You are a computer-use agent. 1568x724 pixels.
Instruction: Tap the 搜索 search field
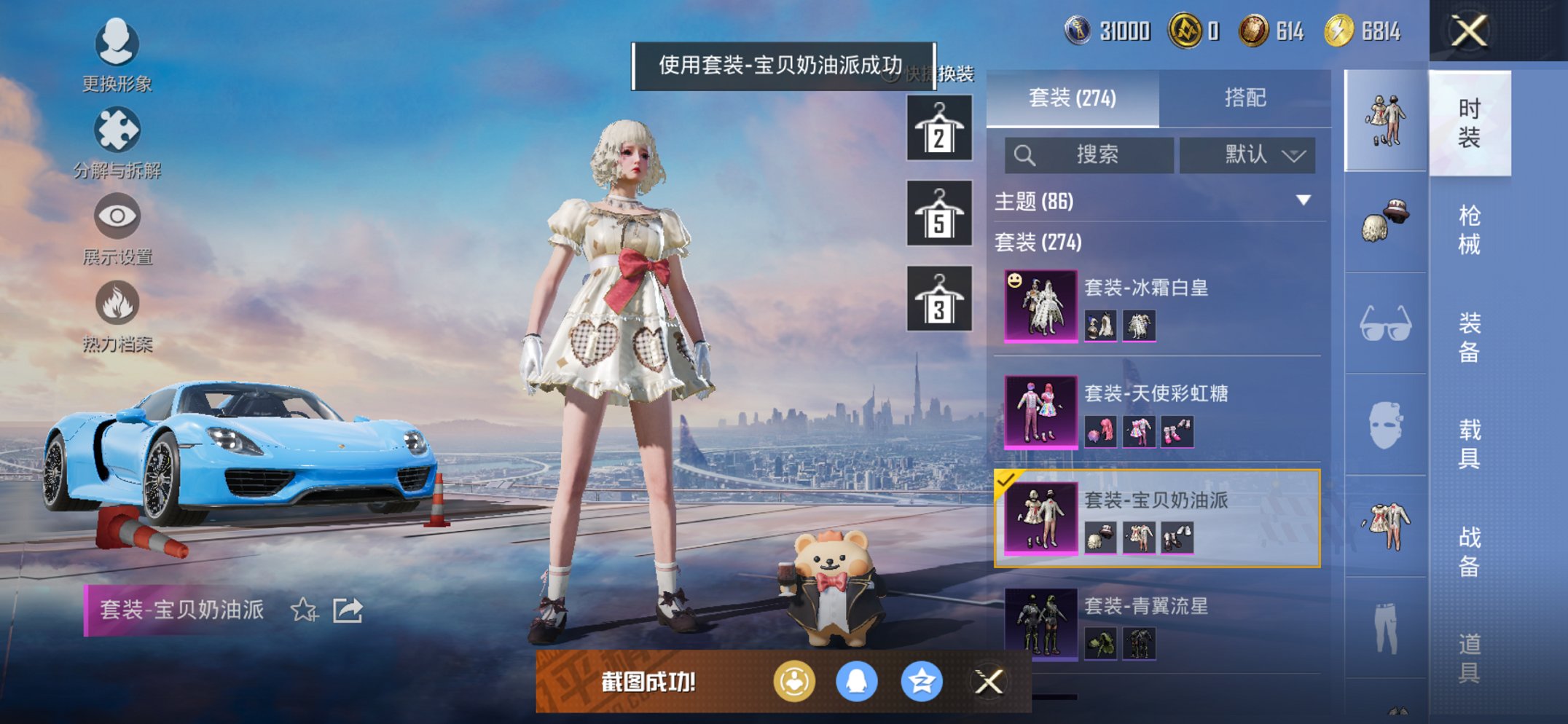coord(1088,155)
